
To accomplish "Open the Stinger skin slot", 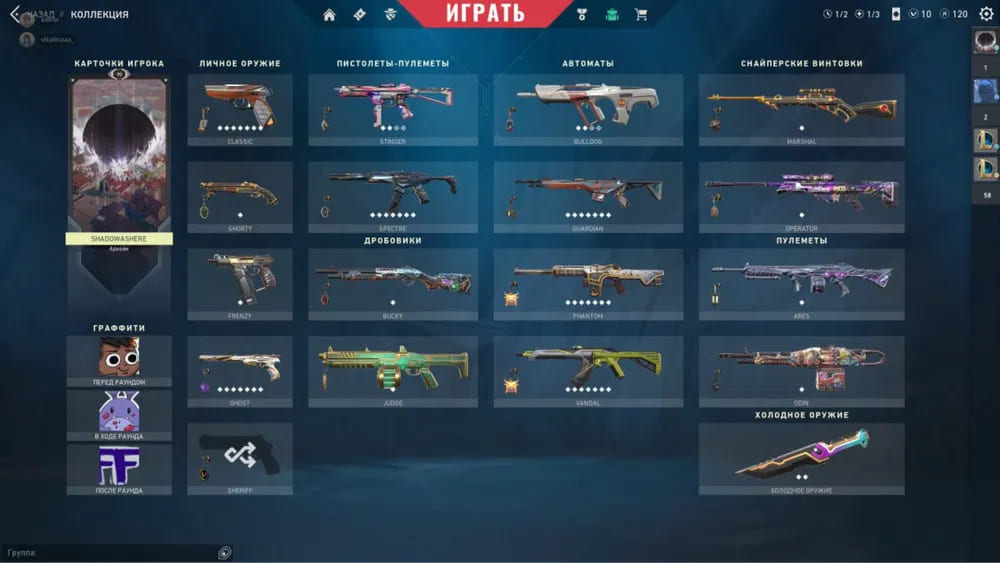I will coord(393,106).
